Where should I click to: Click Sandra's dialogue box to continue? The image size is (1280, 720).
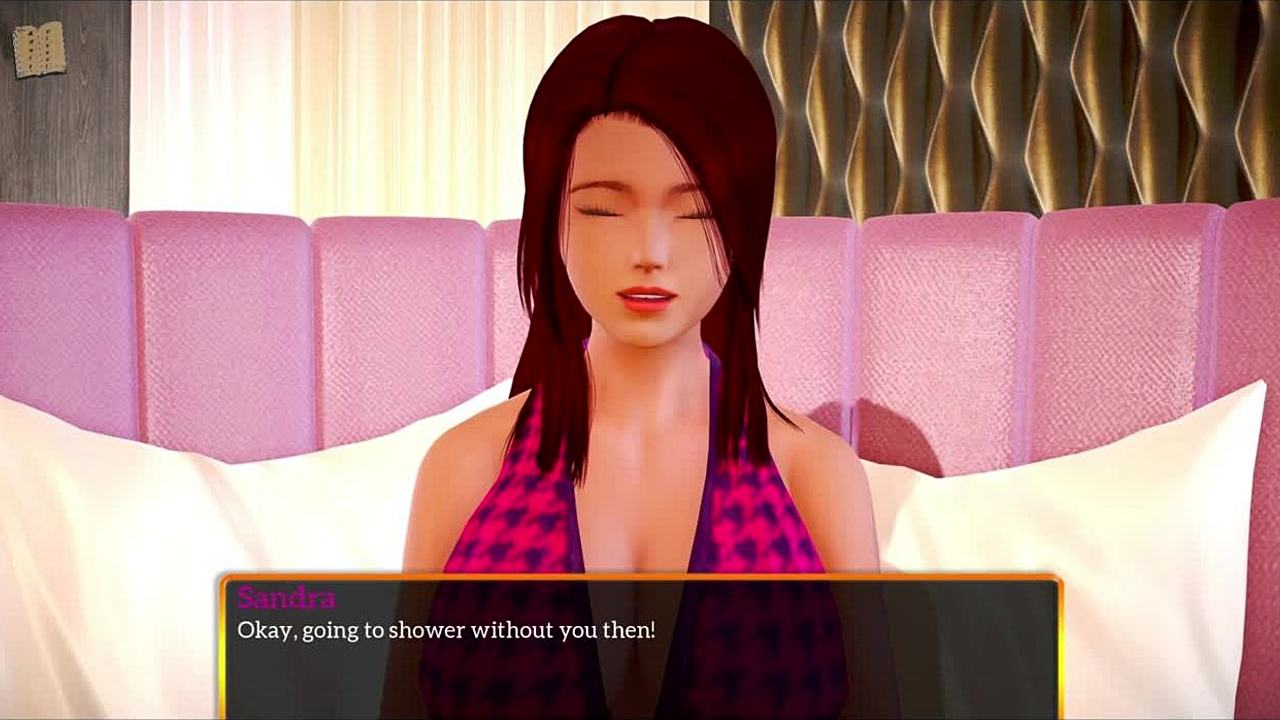click(640, 647)
